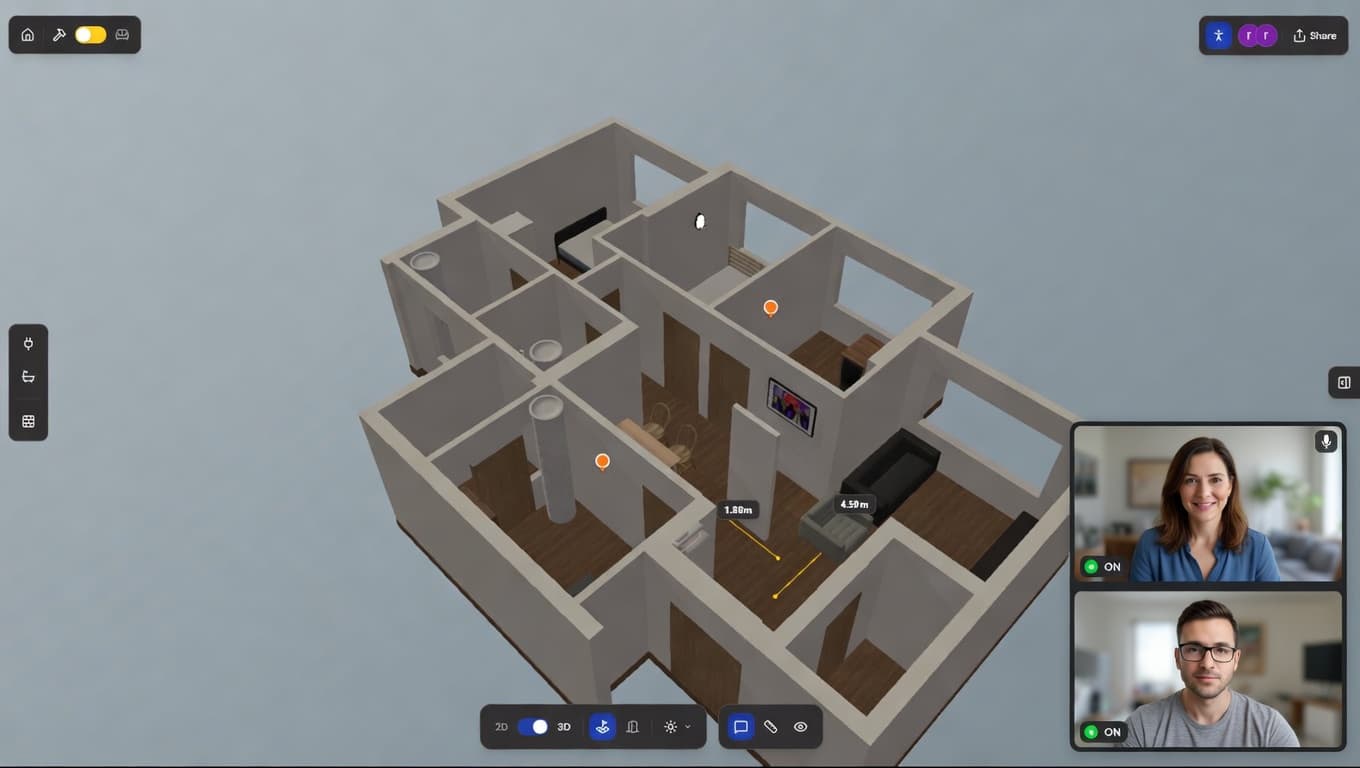
Task: Activate the ruler measure tool
Action: coord(770,727)
